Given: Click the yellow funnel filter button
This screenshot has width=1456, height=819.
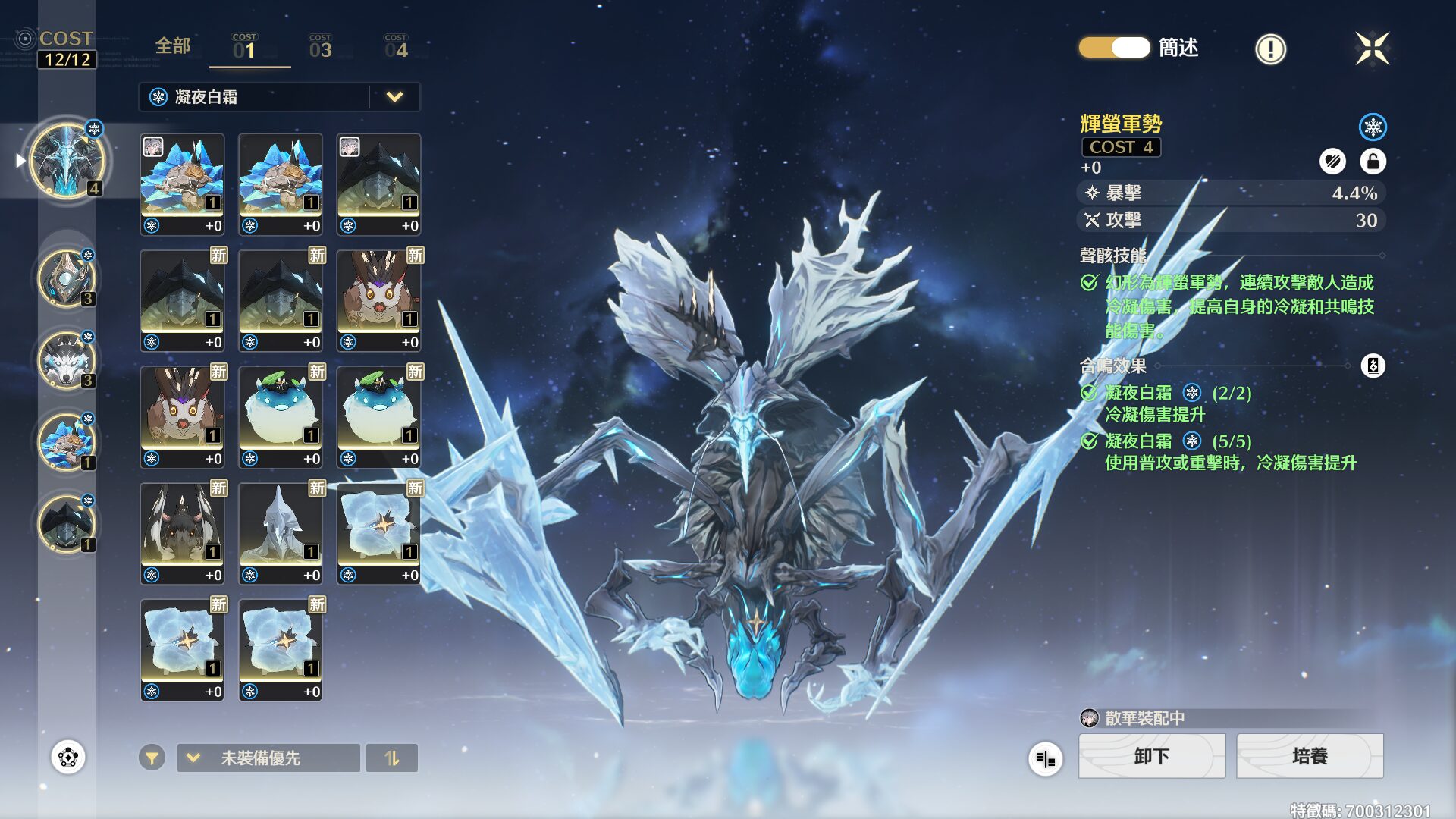Looking at the screenshot, I should [x=152, y=758].
